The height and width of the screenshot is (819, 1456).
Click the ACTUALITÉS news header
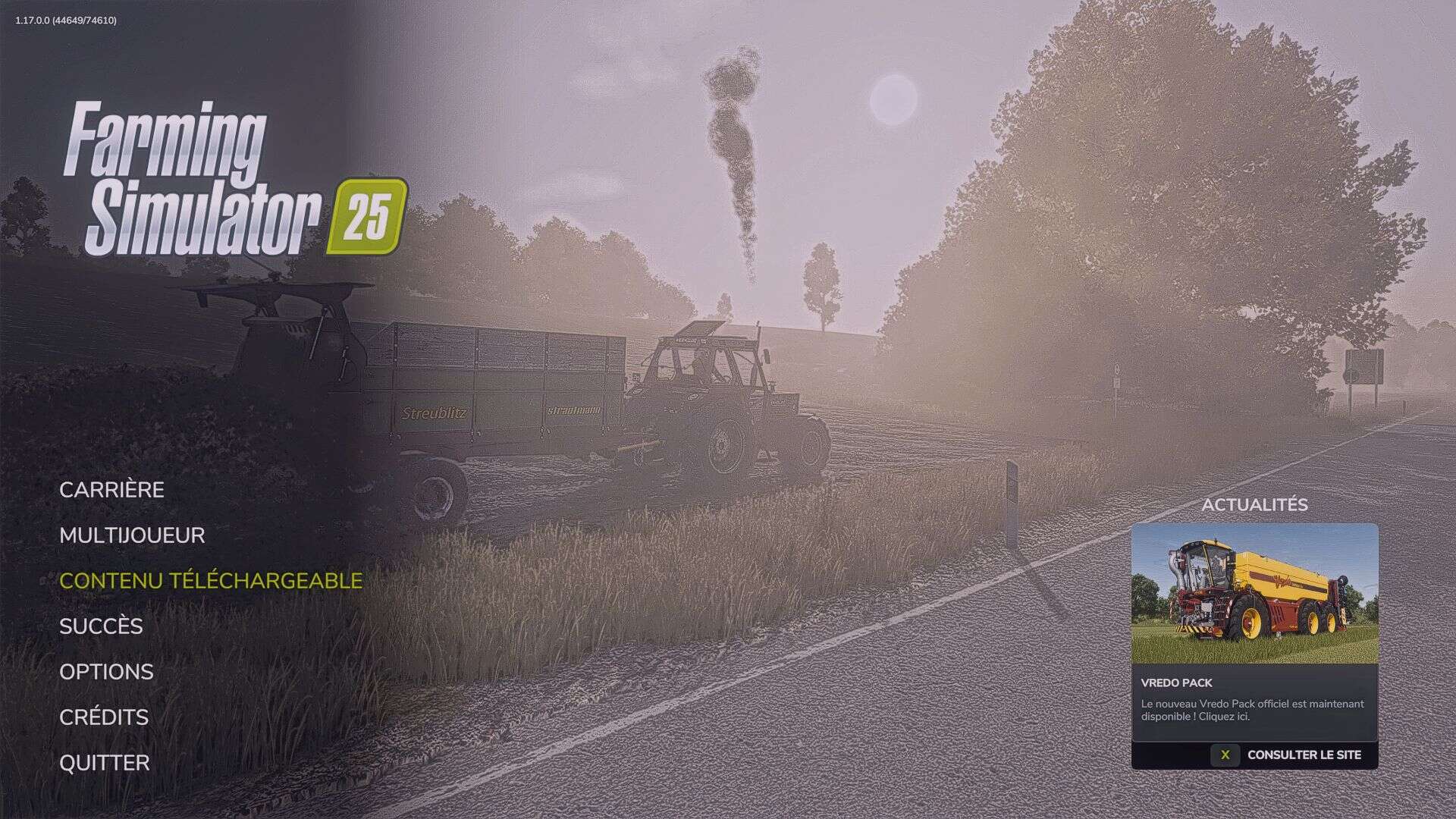(1254, 506)
